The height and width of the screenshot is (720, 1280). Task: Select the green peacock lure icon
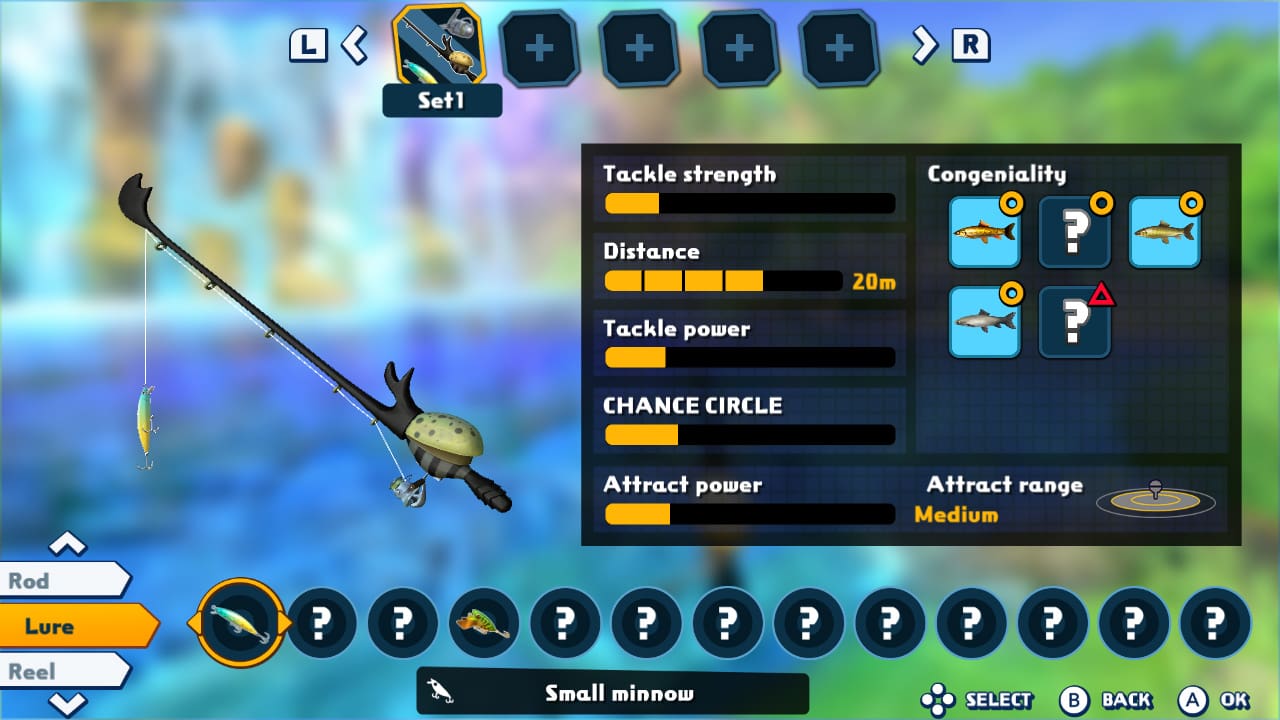tap(484, 622)
